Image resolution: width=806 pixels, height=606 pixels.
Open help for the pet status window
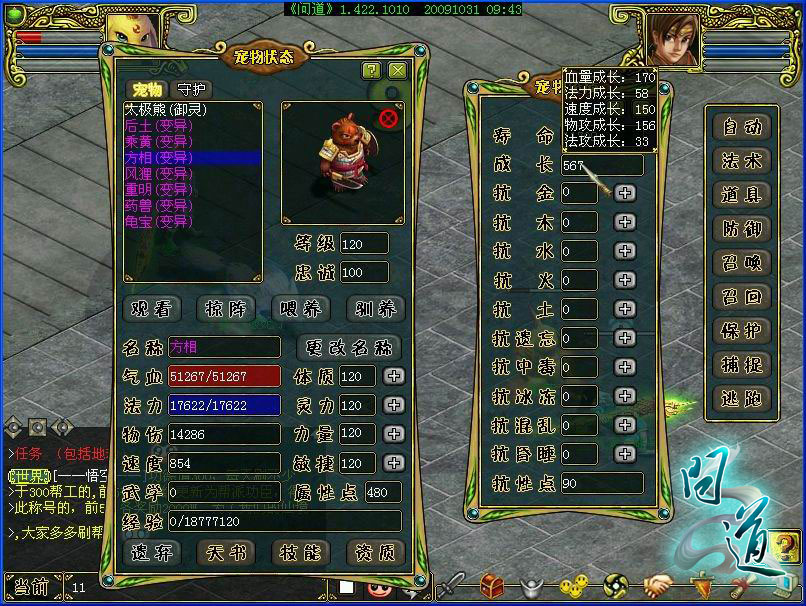372,70
